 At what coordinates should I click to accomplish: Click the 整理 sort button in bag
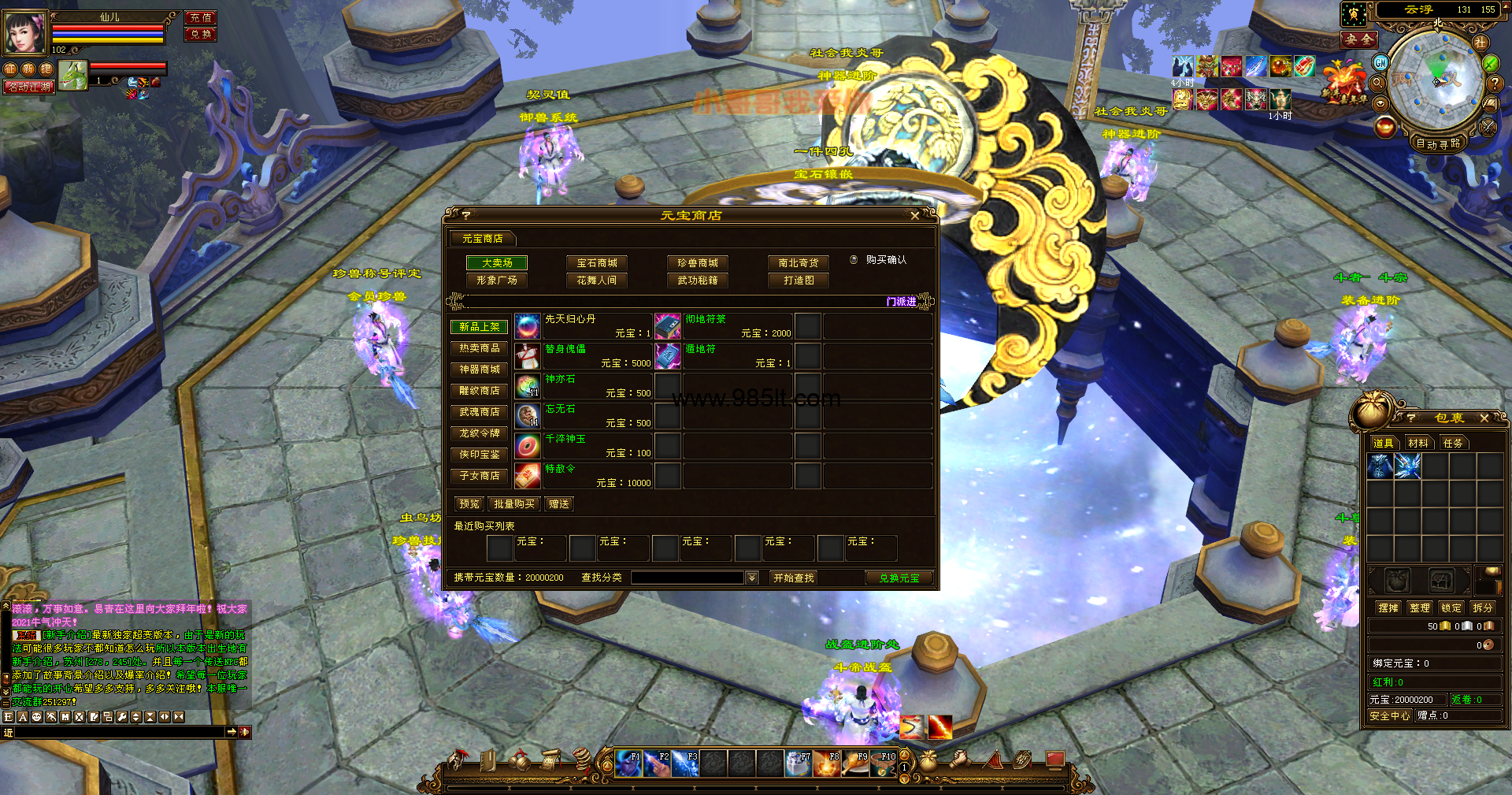tap(1420, 608)
